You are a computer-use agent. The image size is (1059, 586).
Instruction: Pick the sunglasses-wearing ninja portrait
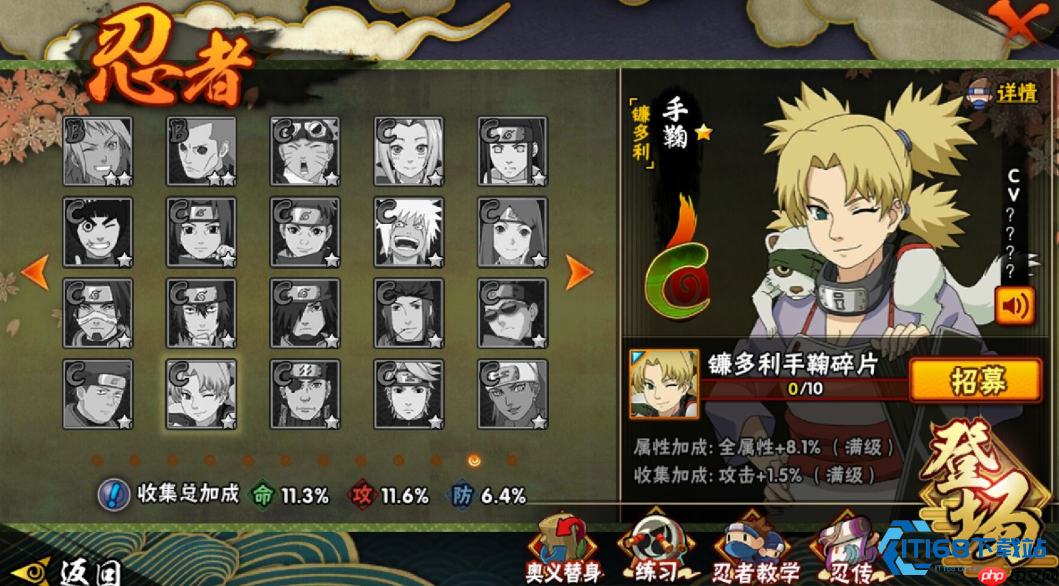point(513,313)
